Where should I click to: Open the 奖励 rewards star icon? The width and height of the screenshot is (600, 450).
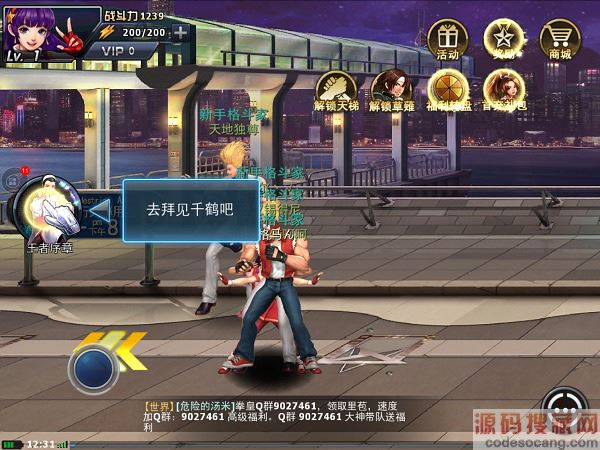(x=502, y=39)
